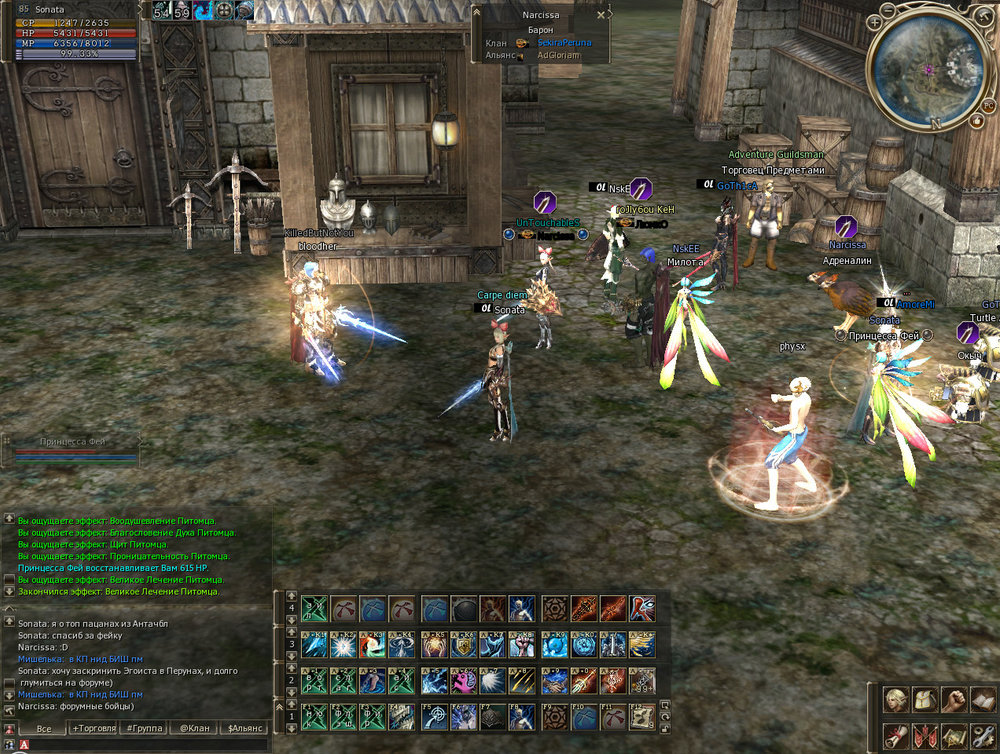
Task: Open the #Группа chat tab
Action: 144,728
